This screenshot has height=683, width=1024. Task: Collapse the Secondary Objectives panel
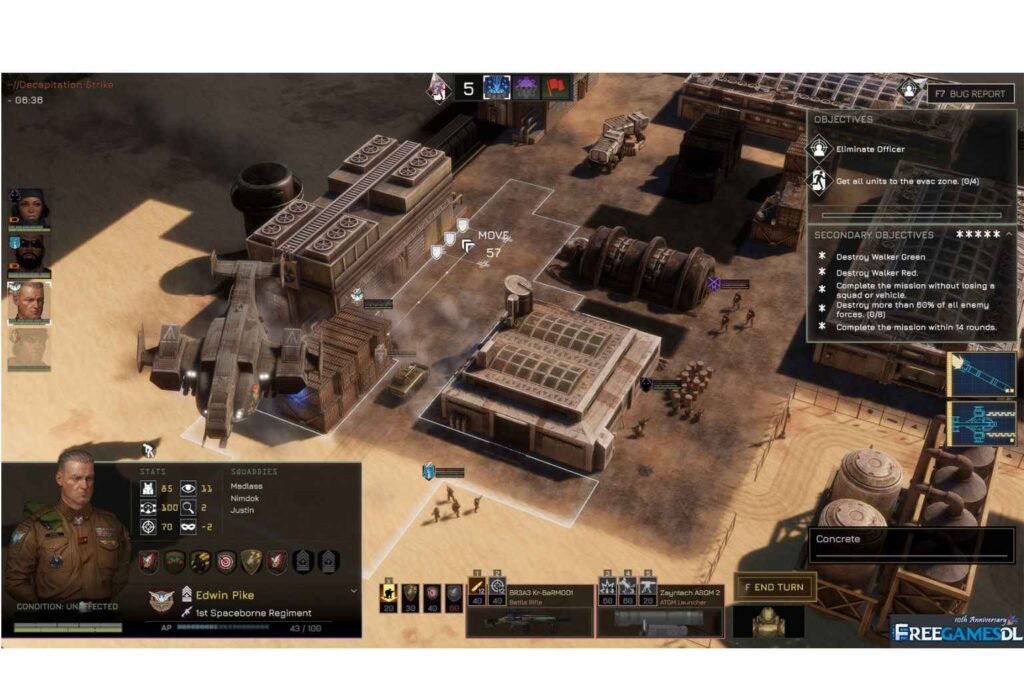1009,234
